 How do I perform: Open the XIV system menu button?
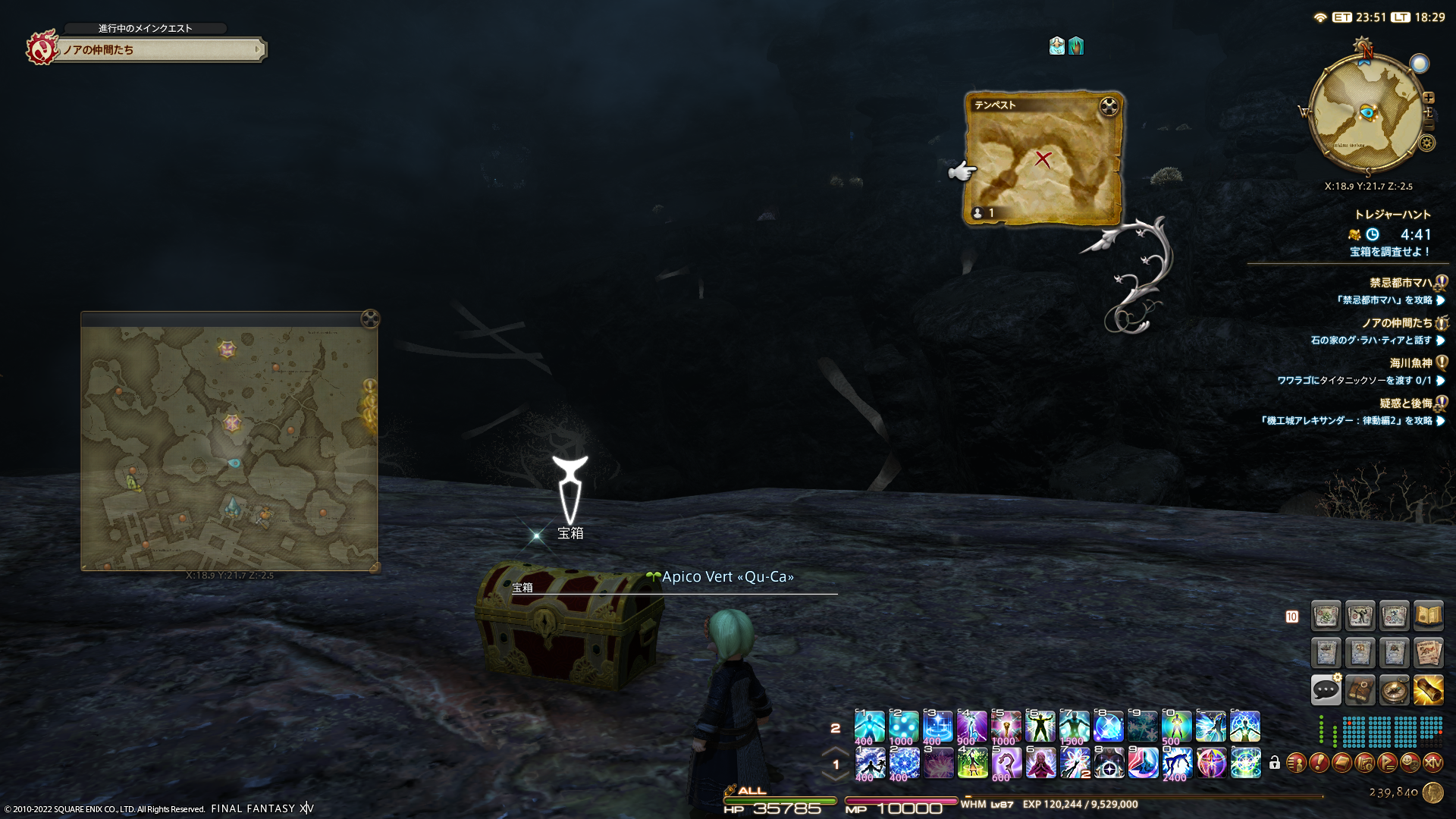[1432, 763]
